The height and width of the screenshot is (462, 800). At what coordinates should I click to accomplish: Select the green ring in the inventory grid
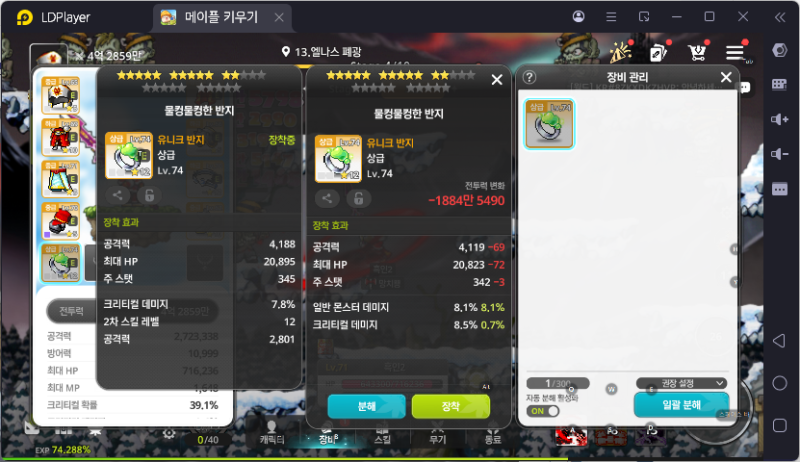tap(549, 123)
